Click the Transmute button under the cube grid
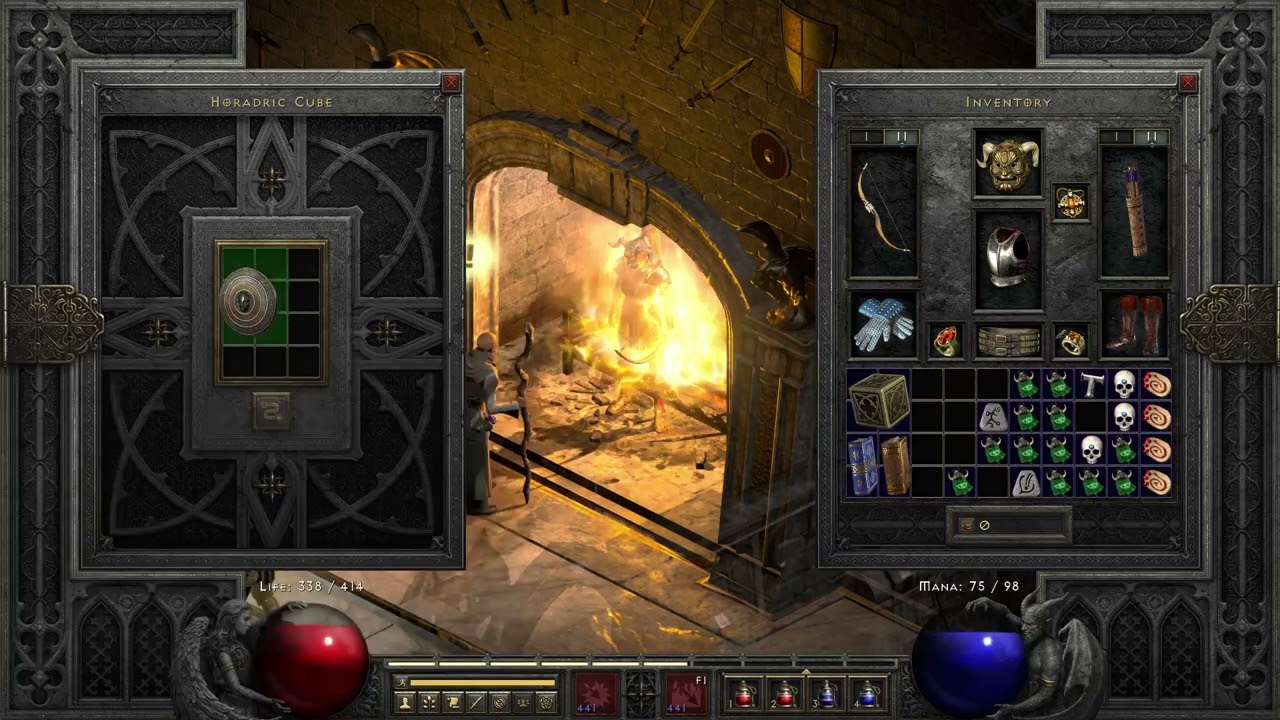 (272, 411)
